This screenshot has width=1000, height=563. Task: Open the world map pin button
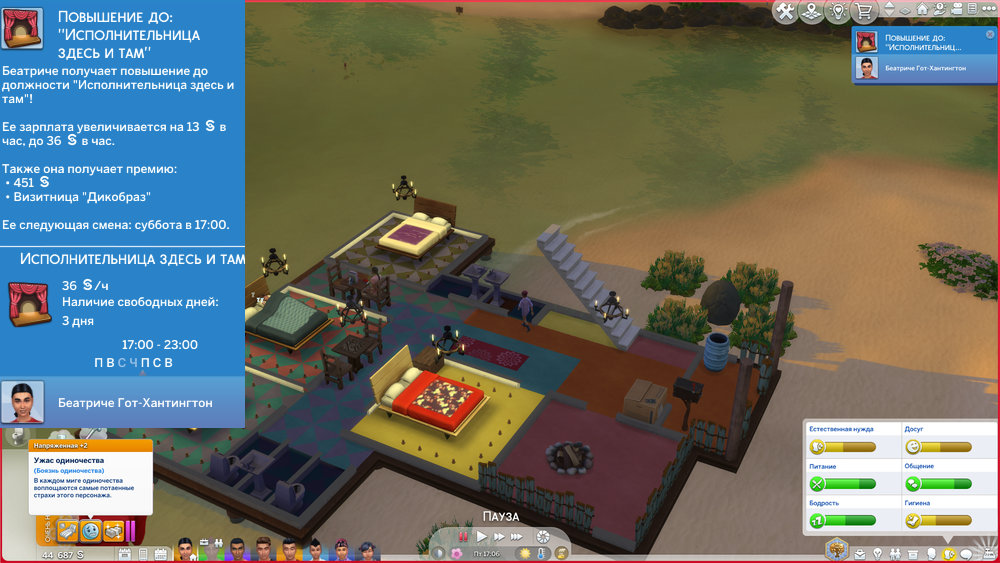pyautogui.click(x=813, y=11)
